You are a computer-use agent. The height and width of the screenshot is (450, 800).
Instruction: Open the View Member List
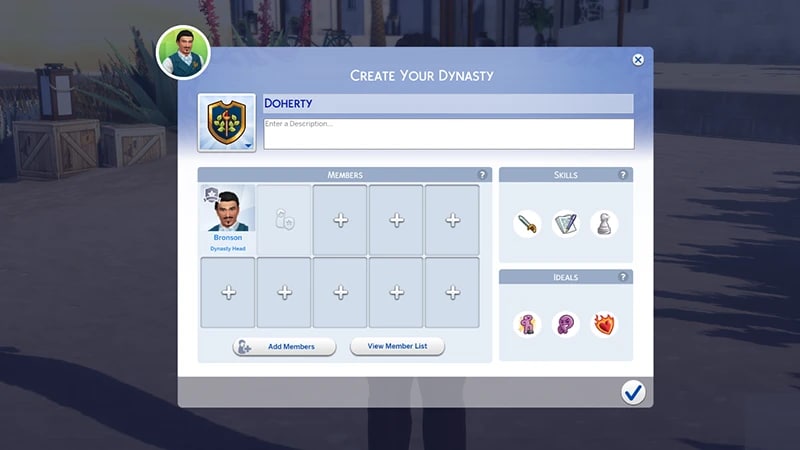click(x=397, y=347)
